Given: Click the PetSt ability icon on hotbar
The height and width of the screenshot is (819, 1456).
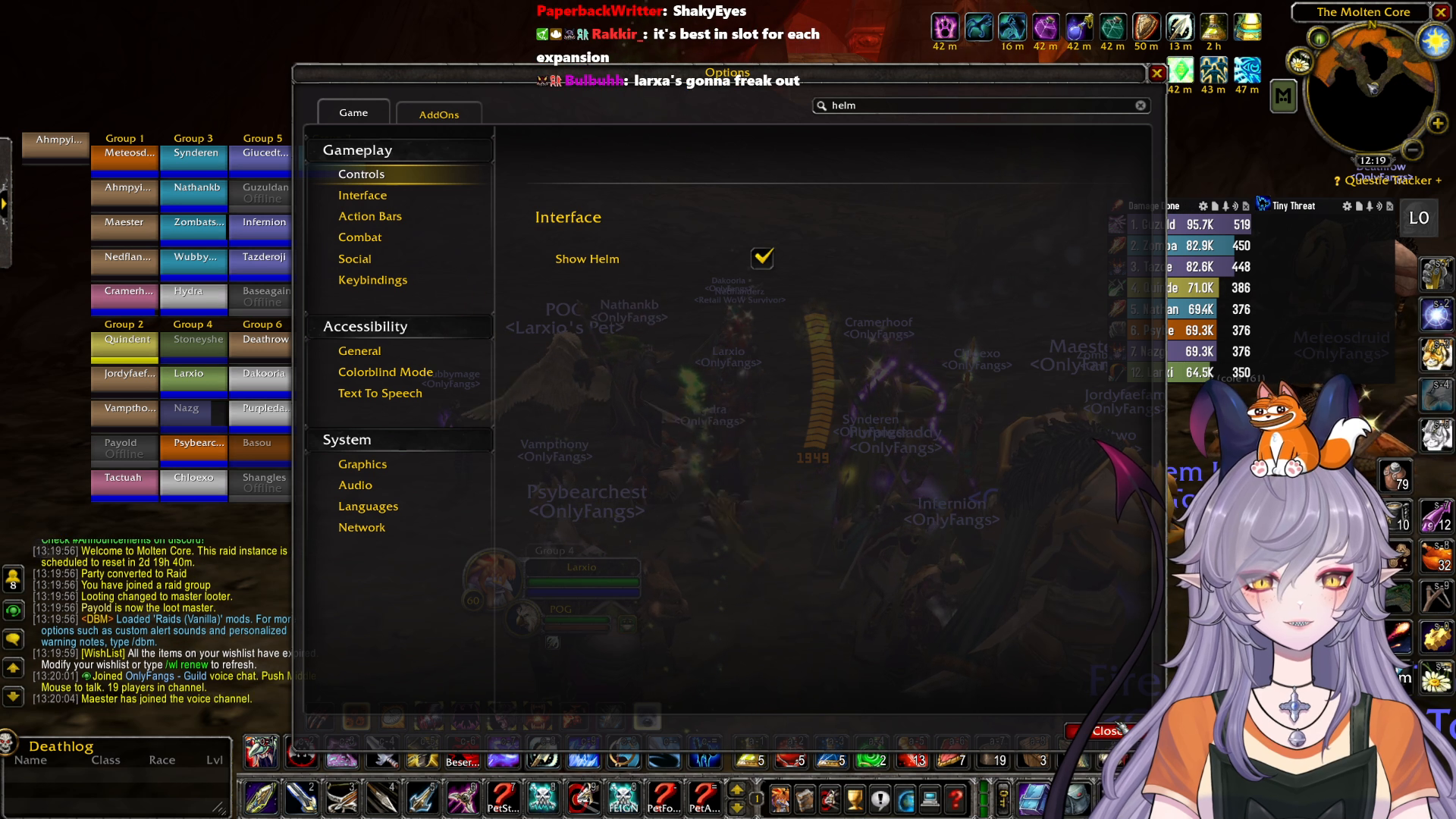Looking at the screenshot, I should pyautogui.click(x=504, y=796).
